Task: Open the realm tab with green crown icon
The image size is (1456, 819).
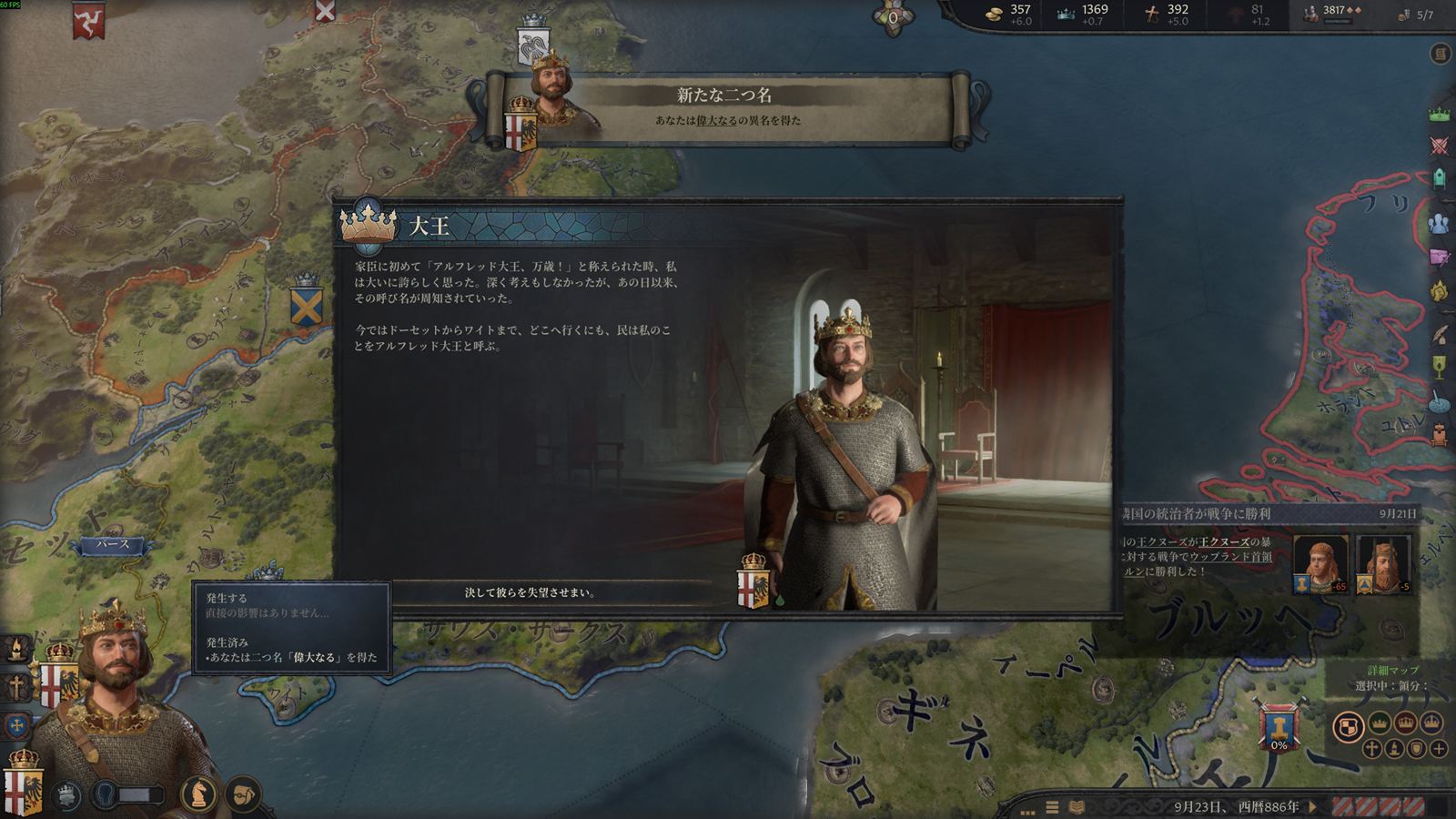Action: (1440, 115)
